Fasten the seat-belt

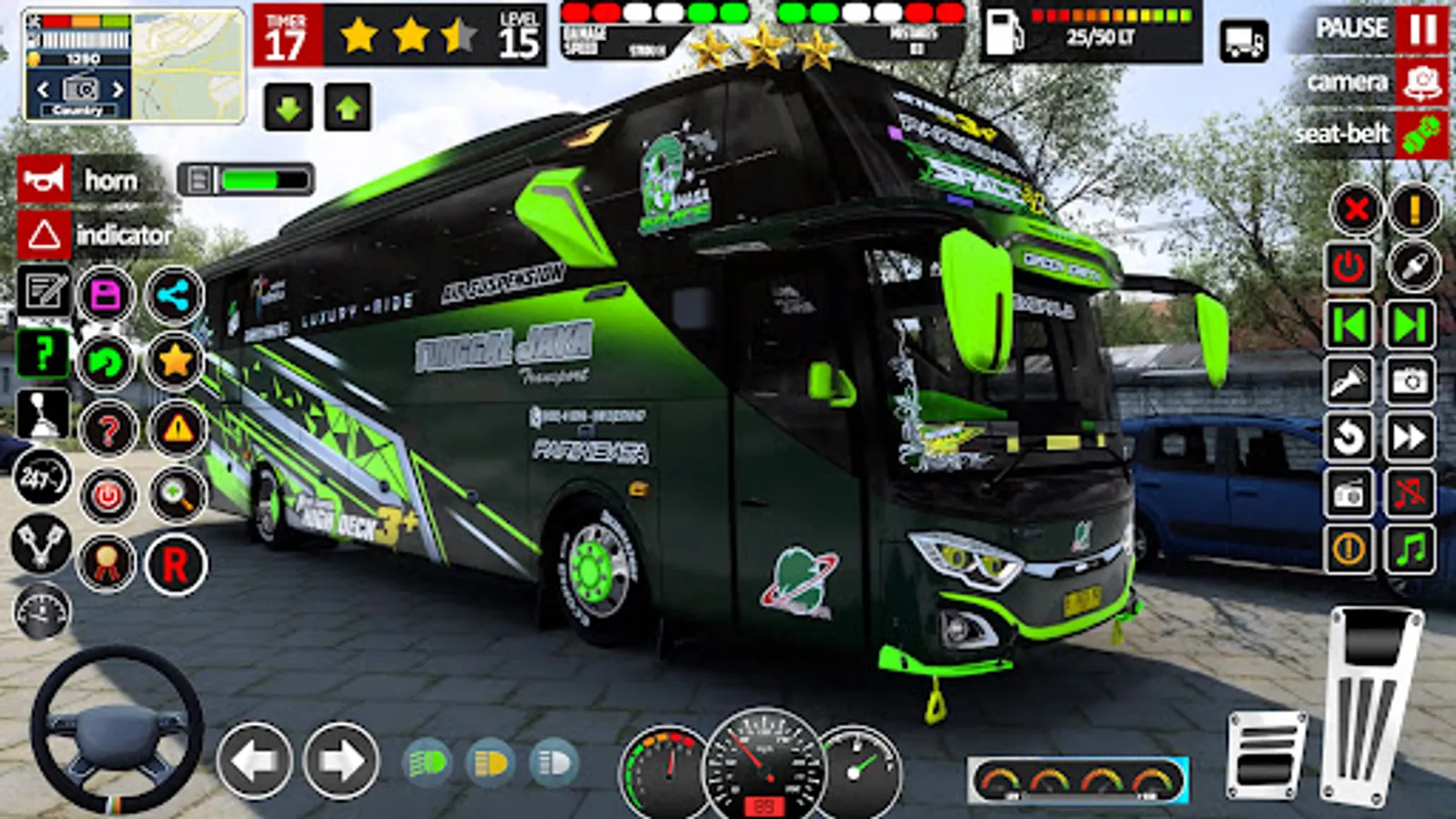tap(1421, 135)
